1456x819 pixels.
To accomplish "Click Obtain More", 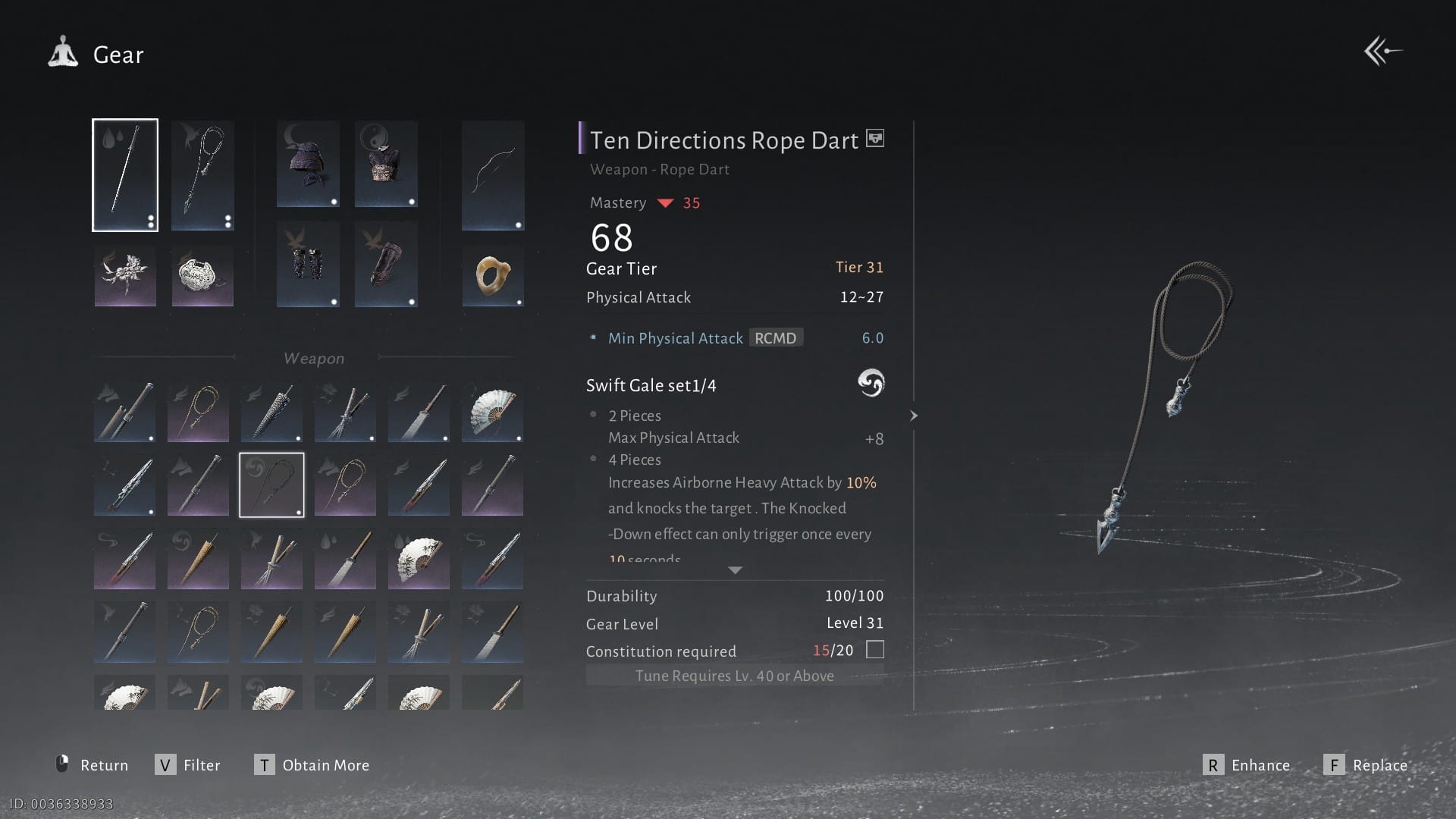I will coord(312,765).
